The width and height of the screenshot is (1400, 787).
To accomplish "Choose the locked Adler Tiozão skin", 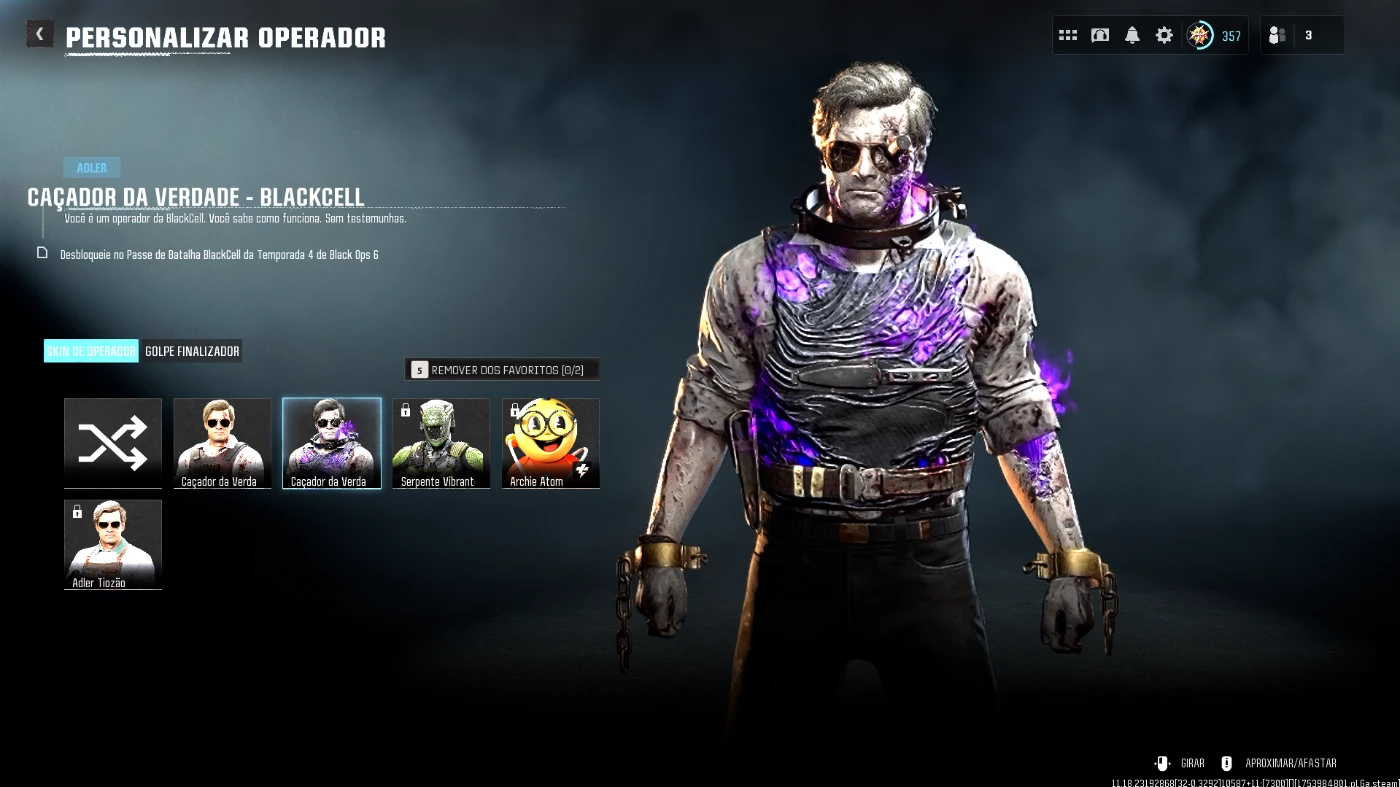I will coord(113,544).
